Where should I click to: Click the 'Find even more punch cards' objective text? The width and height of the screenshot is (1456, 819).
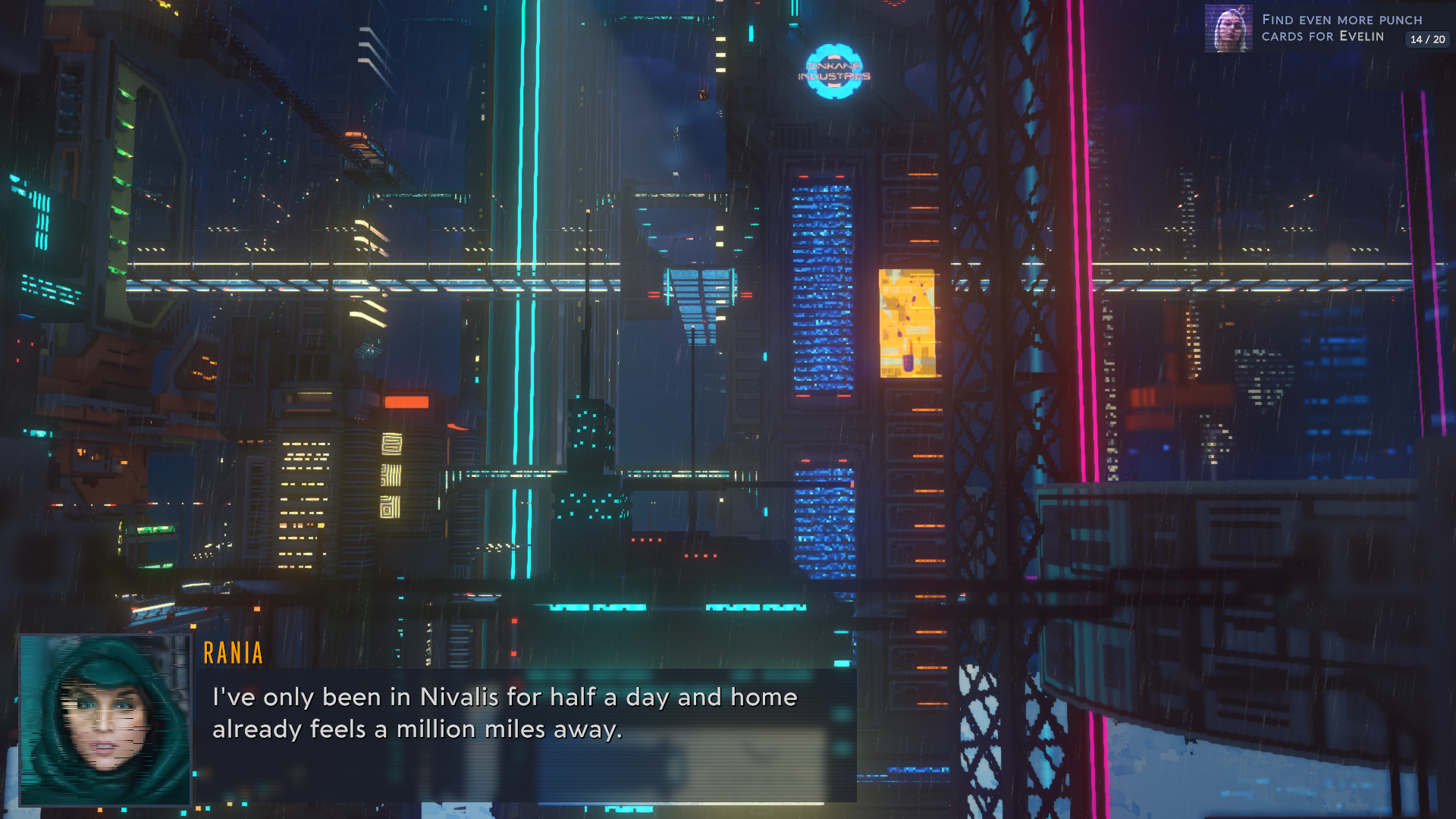[1342, 20]
